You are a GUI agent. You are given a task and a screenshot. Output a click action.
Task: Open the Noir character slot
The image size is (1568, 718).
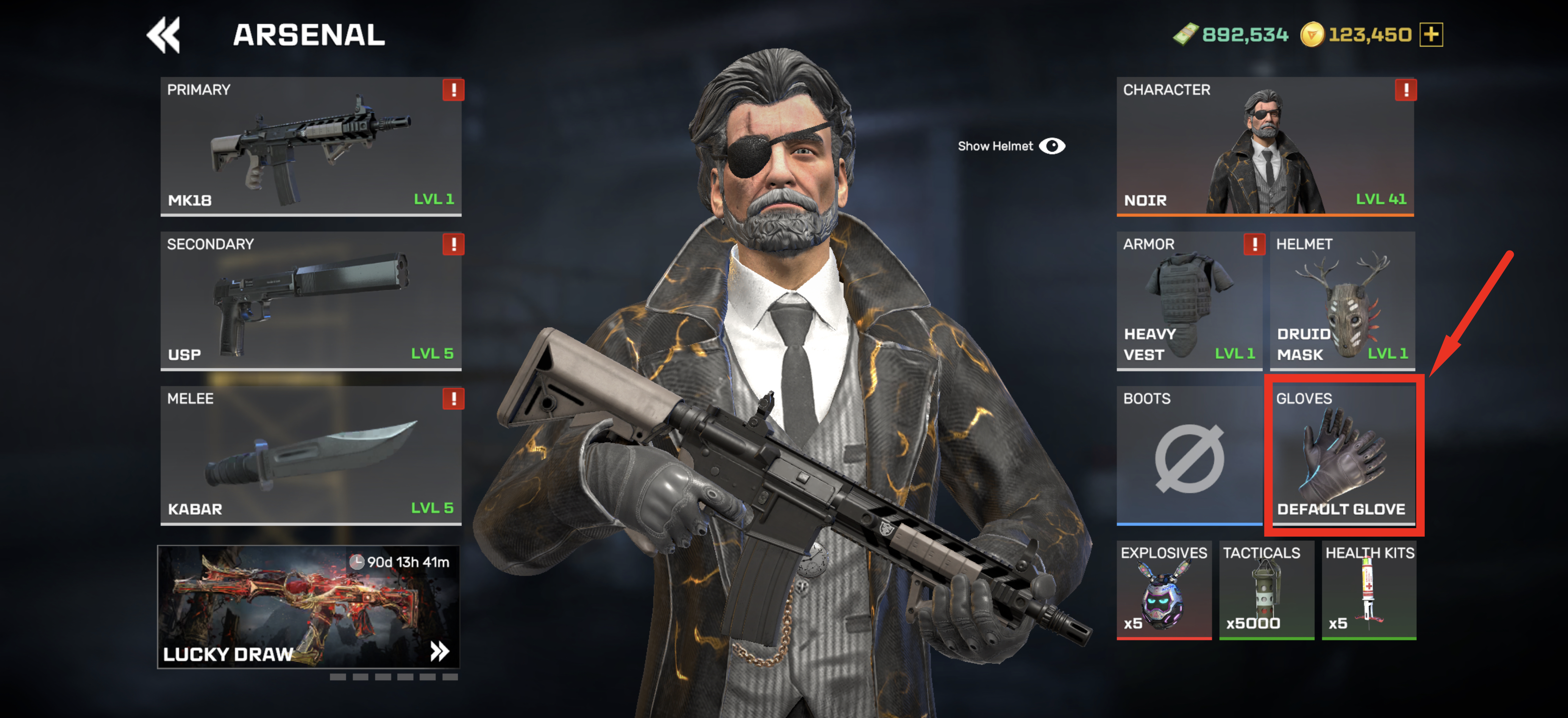point(1265,146)
